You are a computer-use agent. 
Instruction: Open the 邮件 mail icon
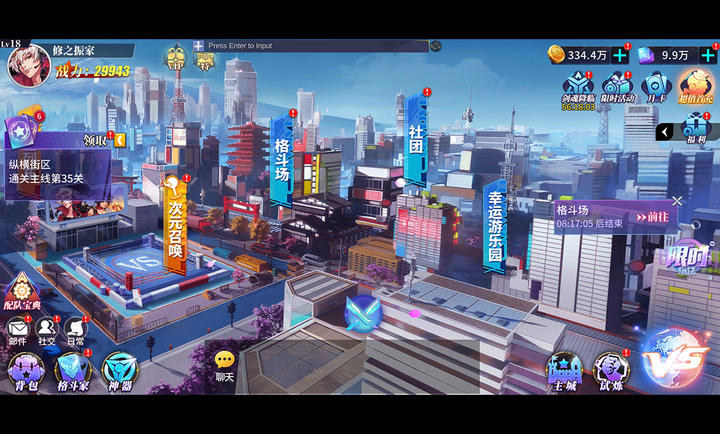pos(18,330)
